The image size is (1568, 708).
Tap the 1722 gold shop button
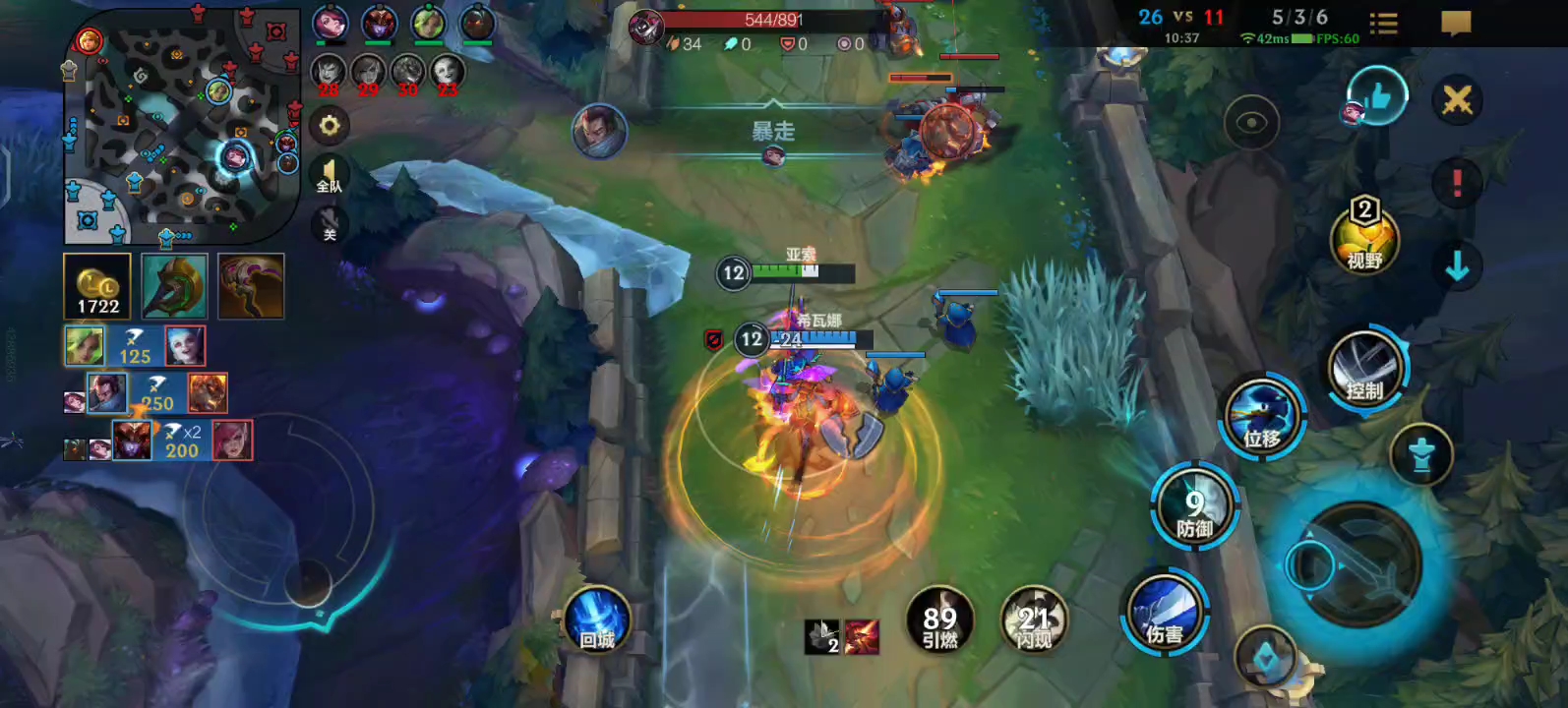point(97,286)
